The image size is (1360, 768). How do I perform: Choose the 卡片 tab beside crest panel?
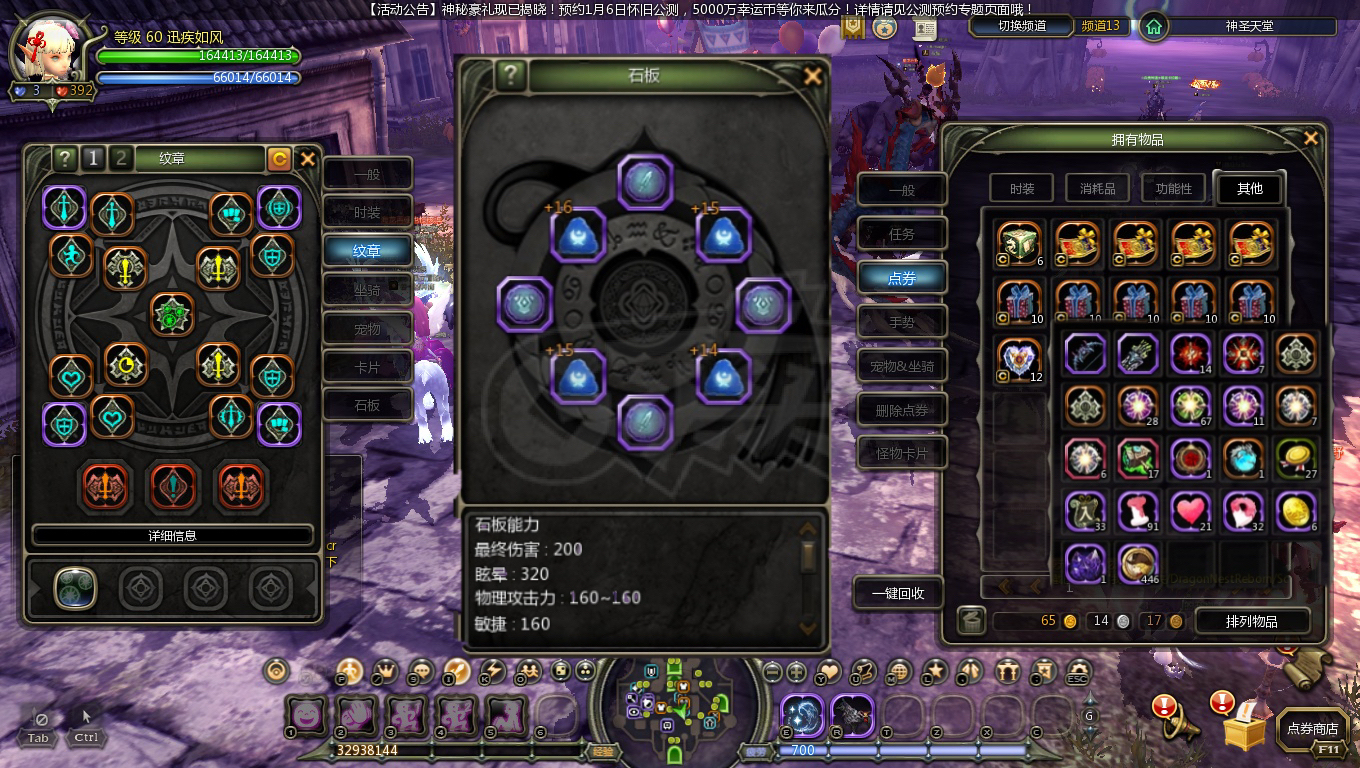click(367, 367)
